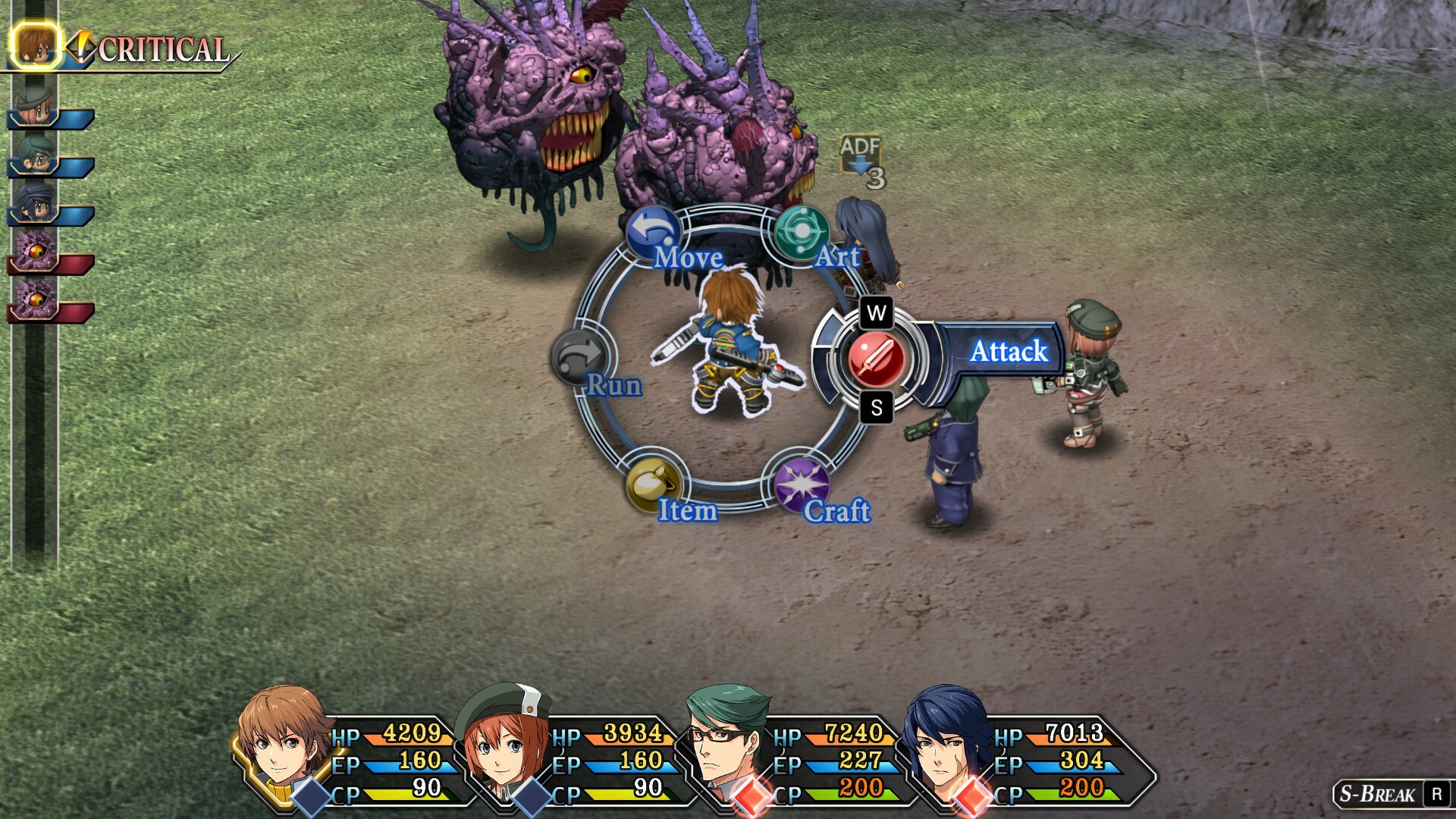Select the dark blue-haired man's status panel
The height and width of the screenshot is (819, 1456).
tap(1016, 755)
